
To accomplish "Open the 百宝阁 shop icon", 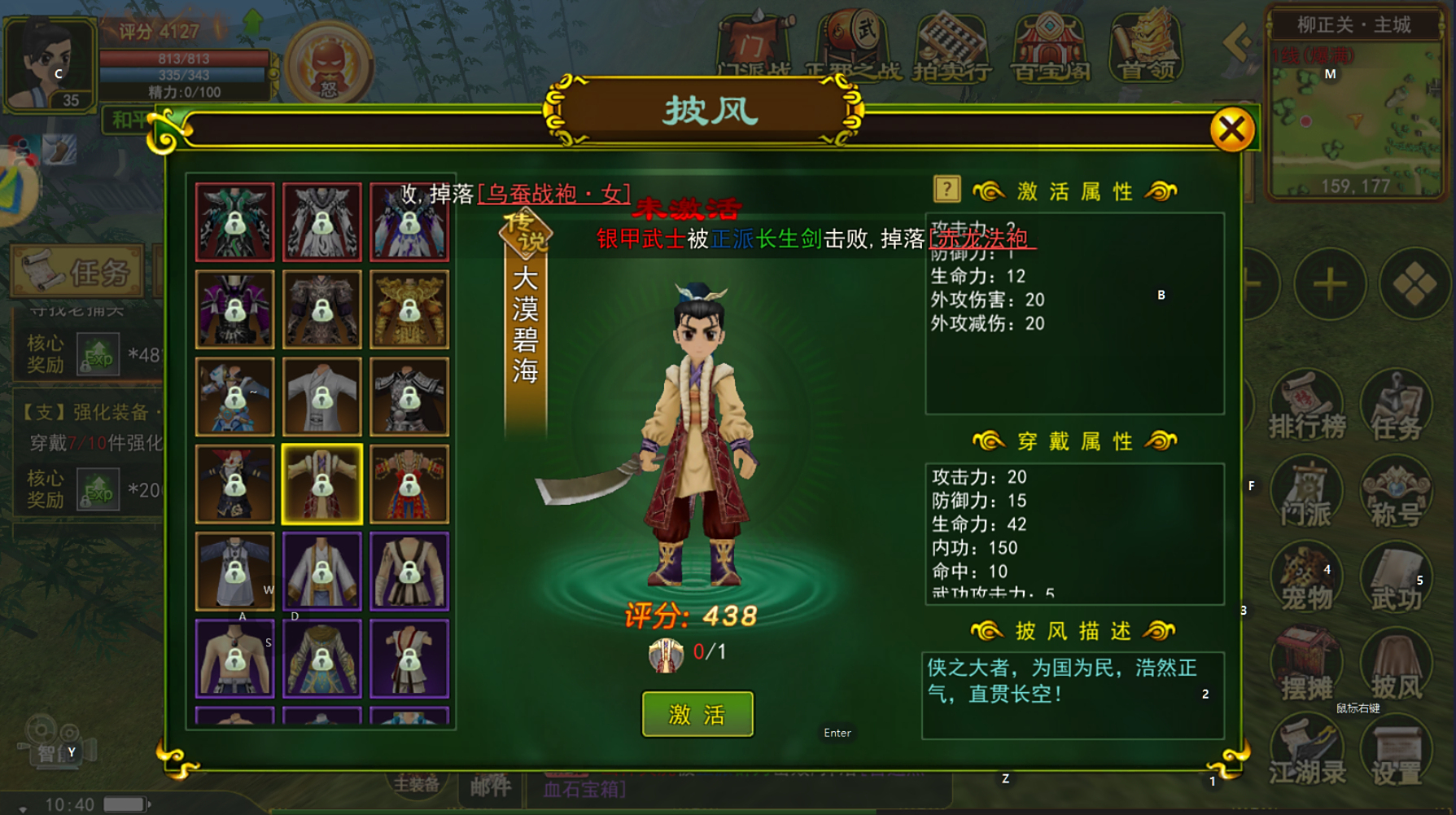I will [1050, 47].
